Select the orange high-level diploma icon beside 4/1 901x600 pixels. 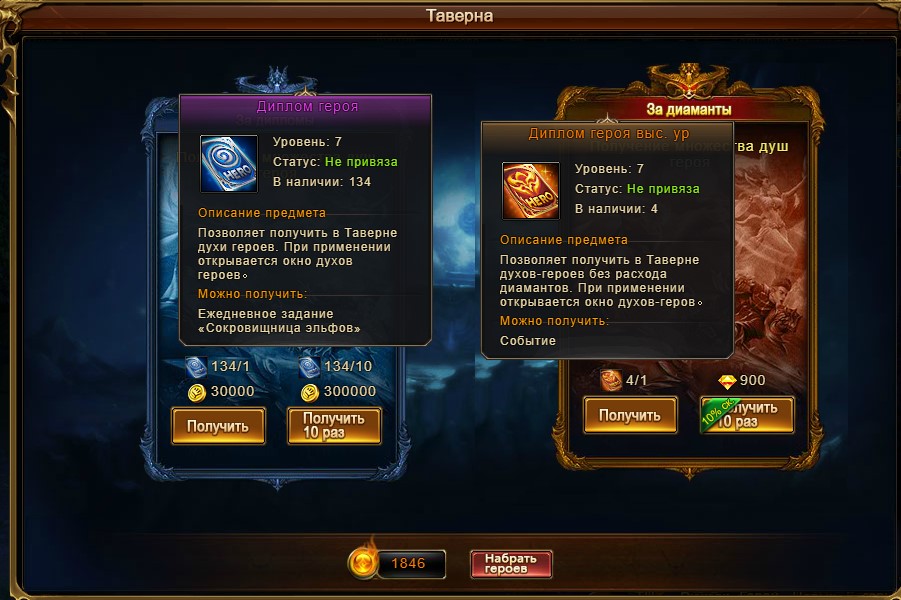(x=611, y=380)
